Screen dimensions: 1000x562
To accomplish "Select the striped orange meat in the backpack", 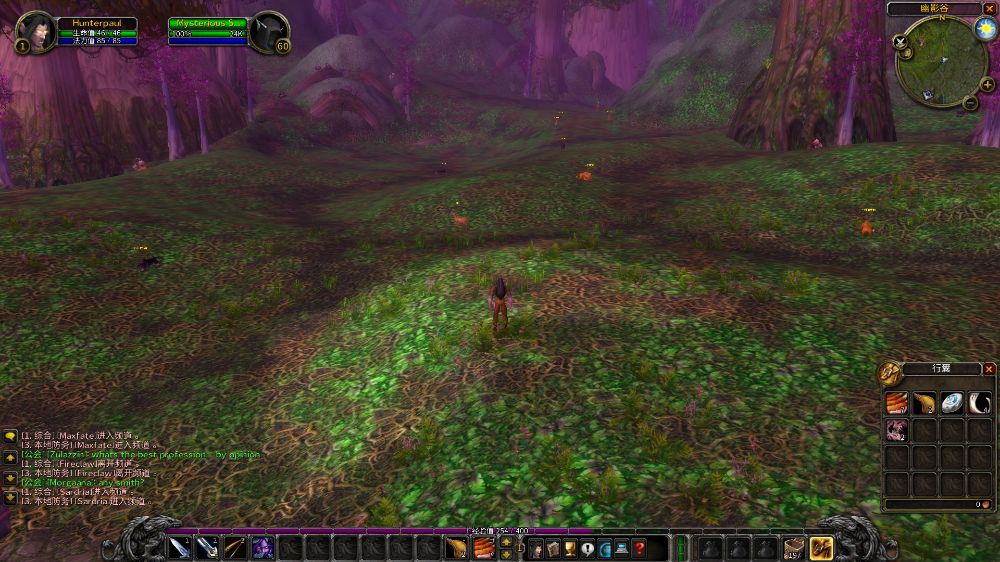I will (896, 402).
